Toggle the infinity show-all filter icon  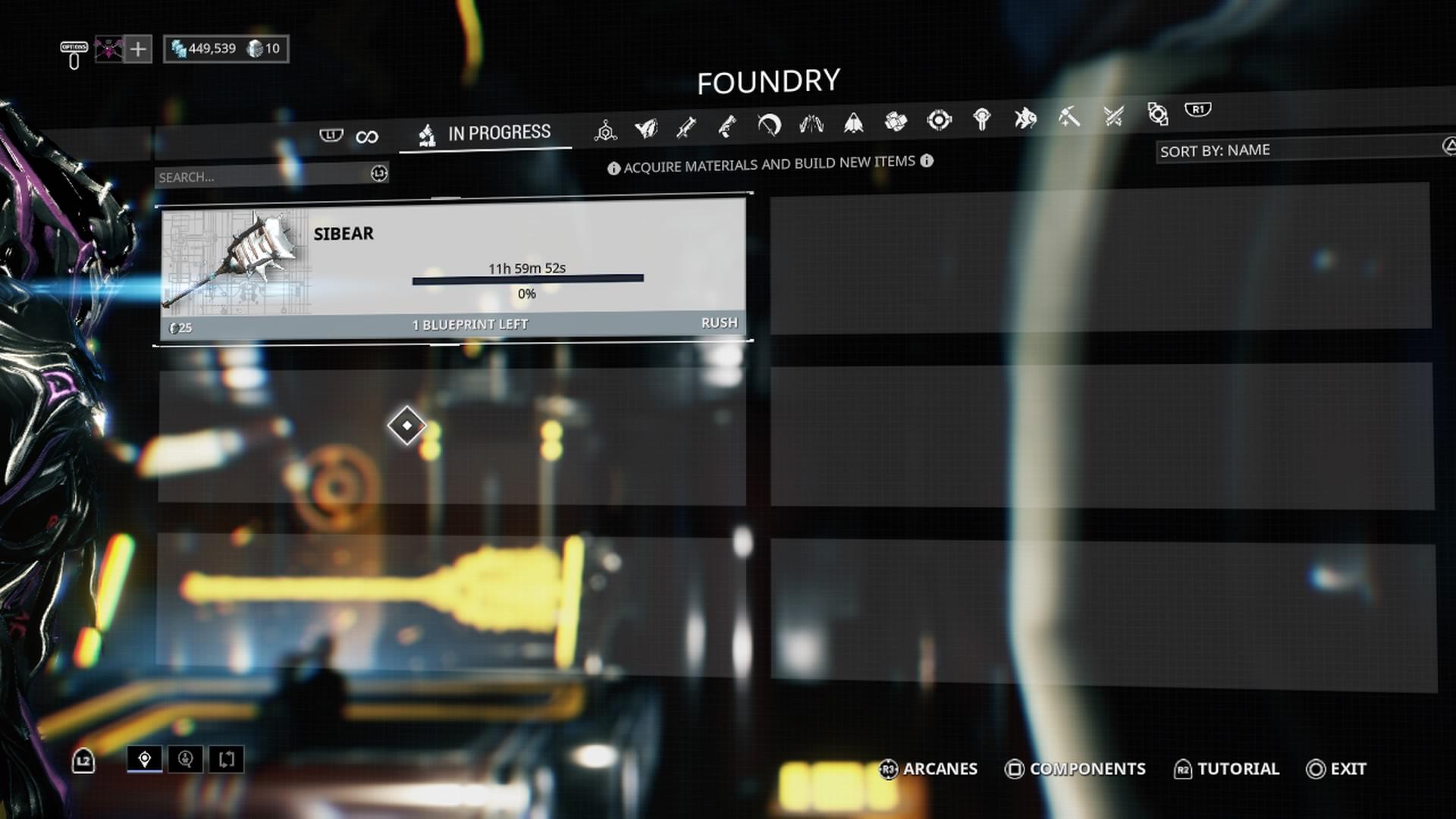[x=368, y=135]
